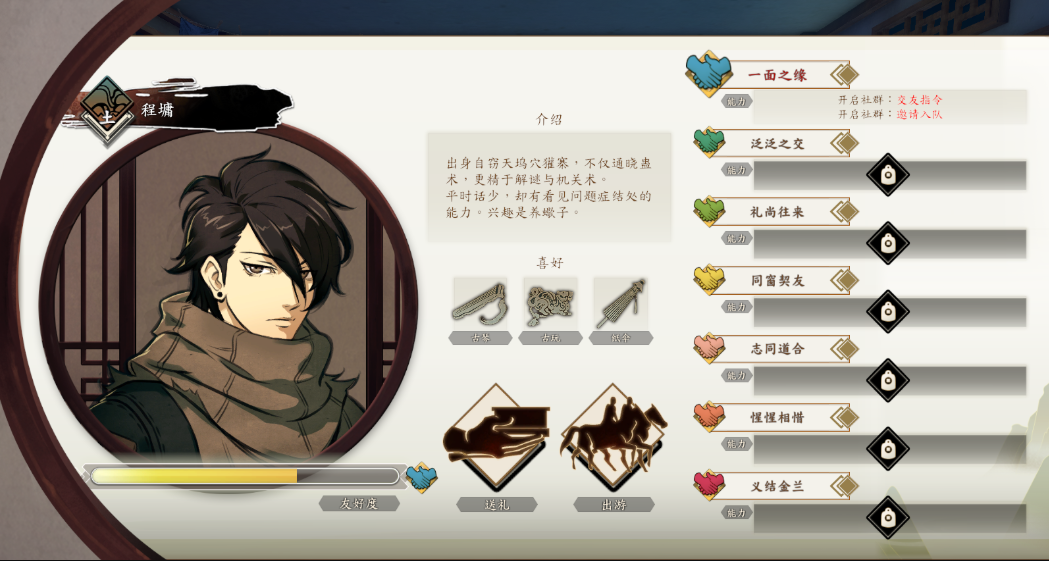Open the 泛泛之交 friendship tier
This screenshot has width=1049, height=561.
point(777,143)
